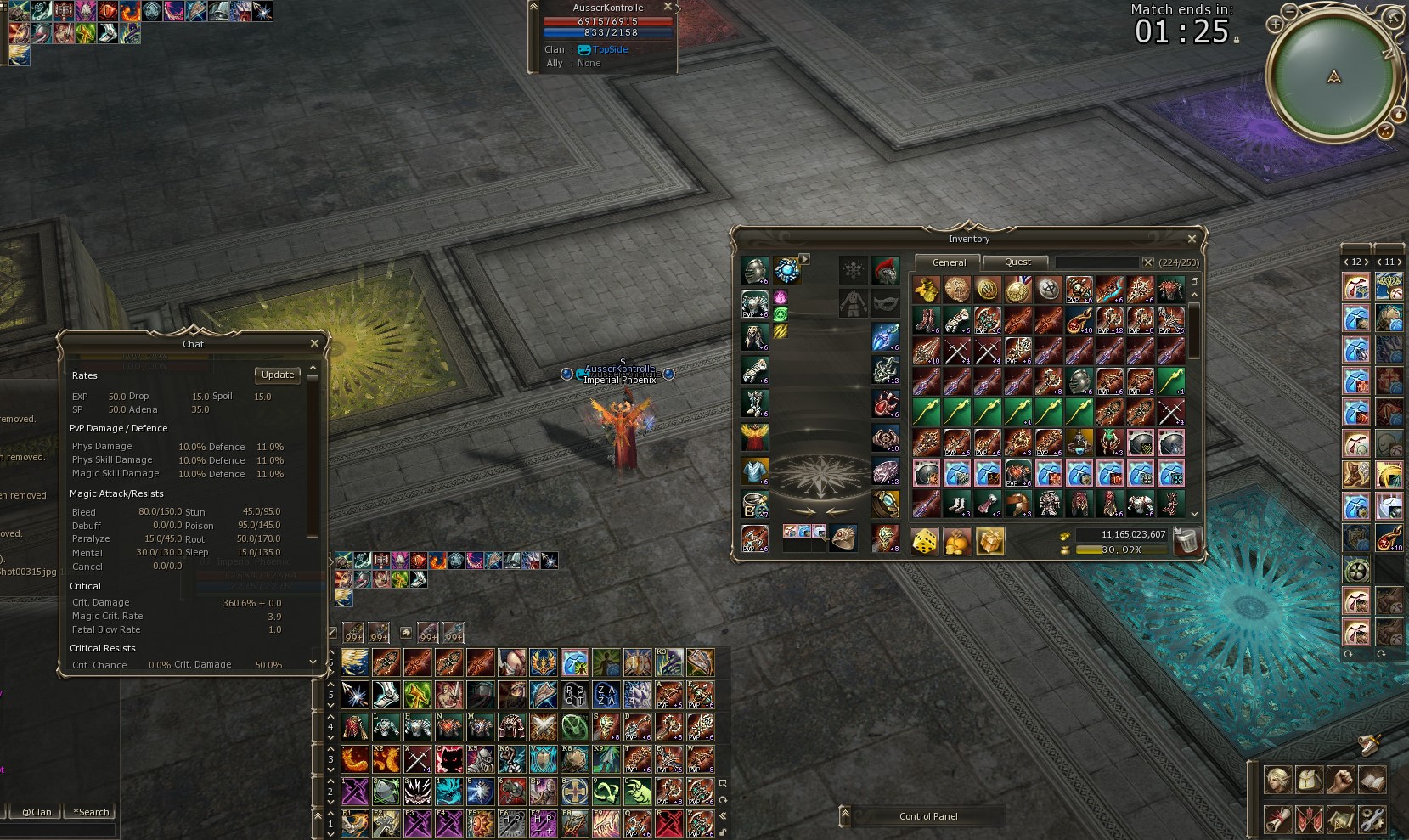Screen dimensions: 1409x840
Task: Open the character portrait menu icon
Action: (1277, 779)
